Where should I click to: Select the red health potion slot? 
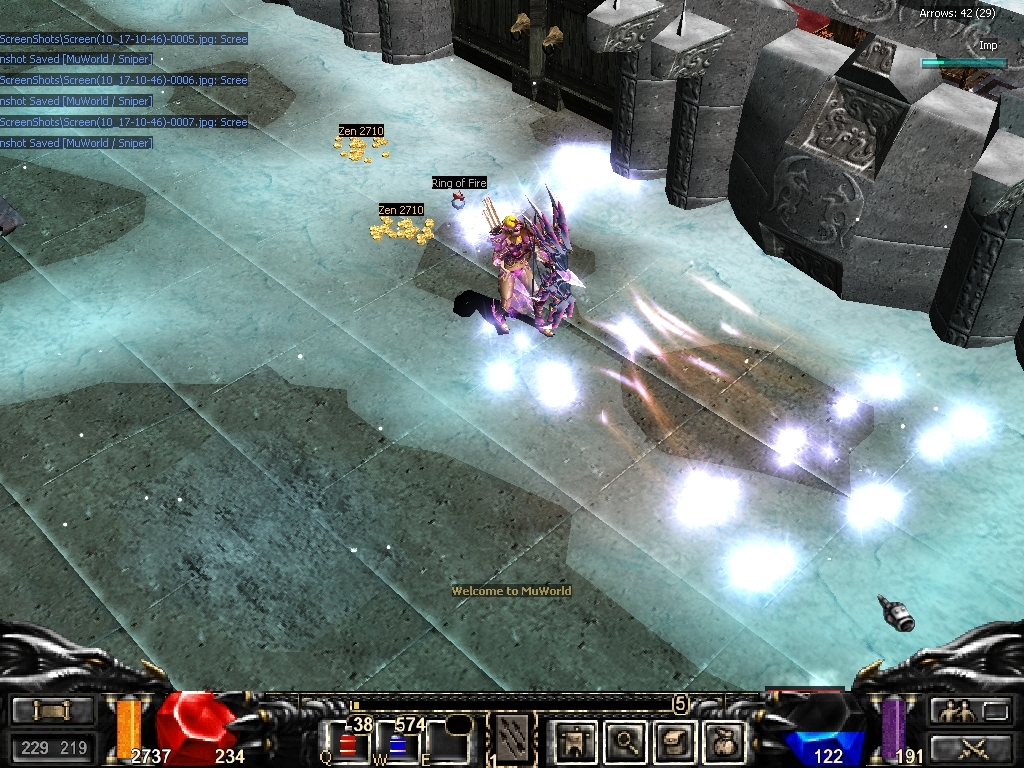pos(349,744)
